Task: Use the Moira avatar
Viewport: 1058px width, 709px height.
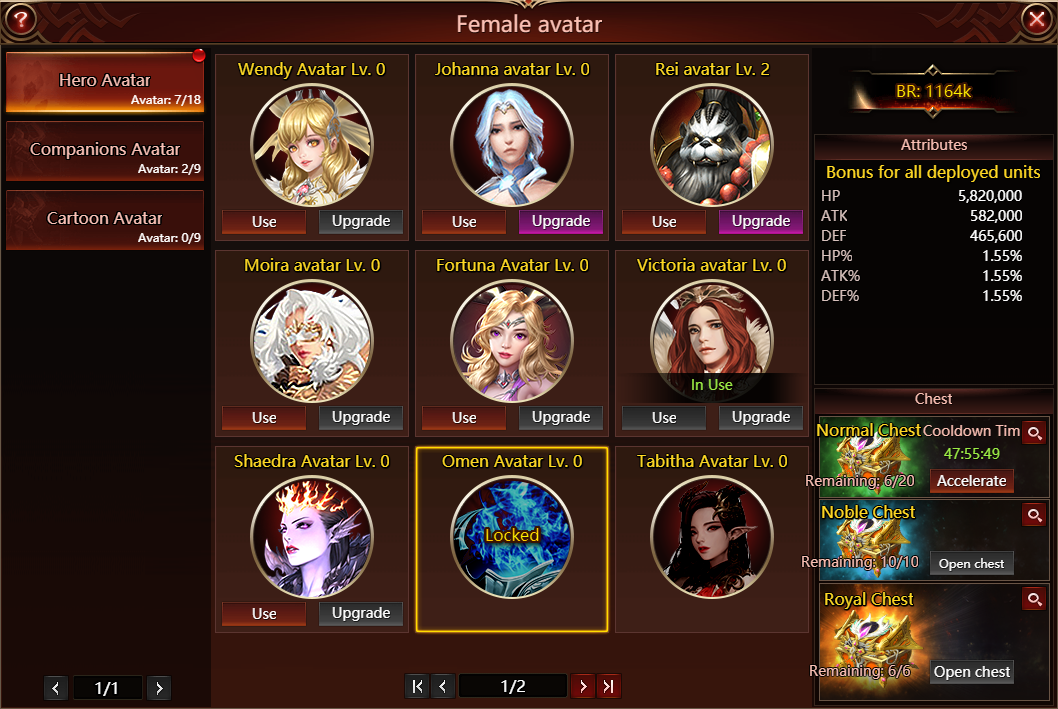Action: (264, 417)
